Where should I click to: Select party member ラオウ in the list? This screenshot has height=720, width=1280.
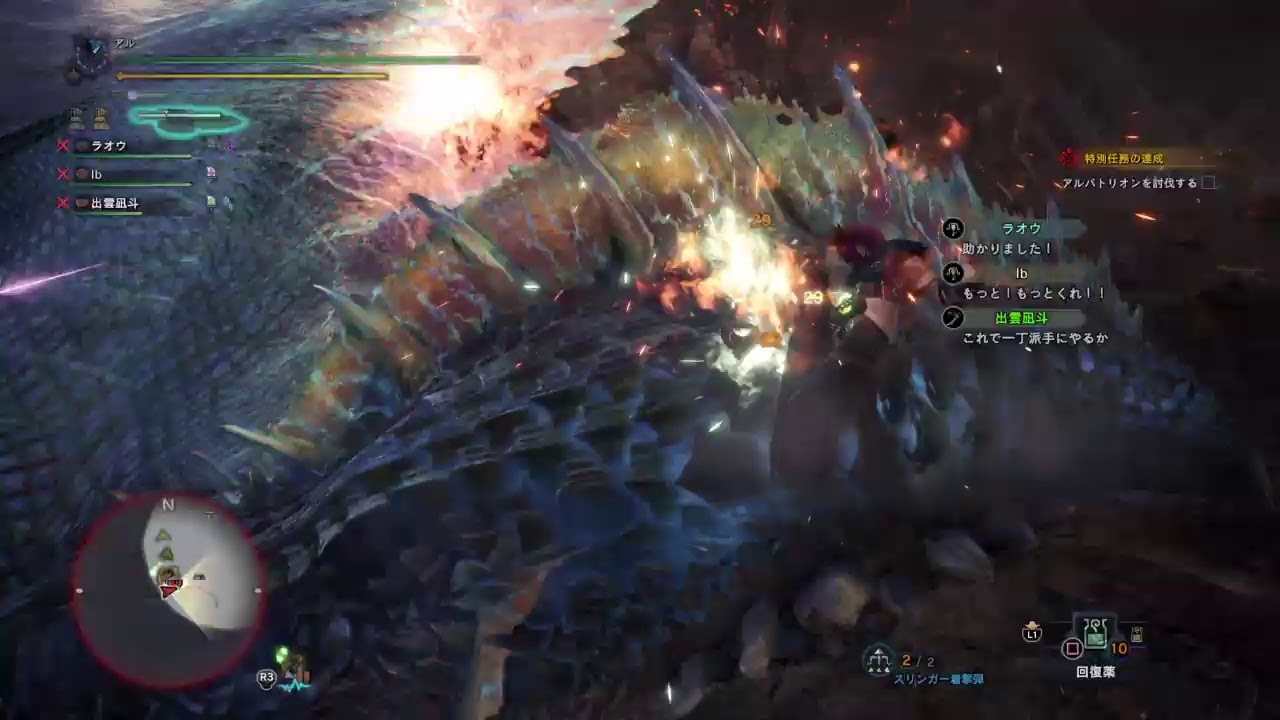(x=108, y=146)
